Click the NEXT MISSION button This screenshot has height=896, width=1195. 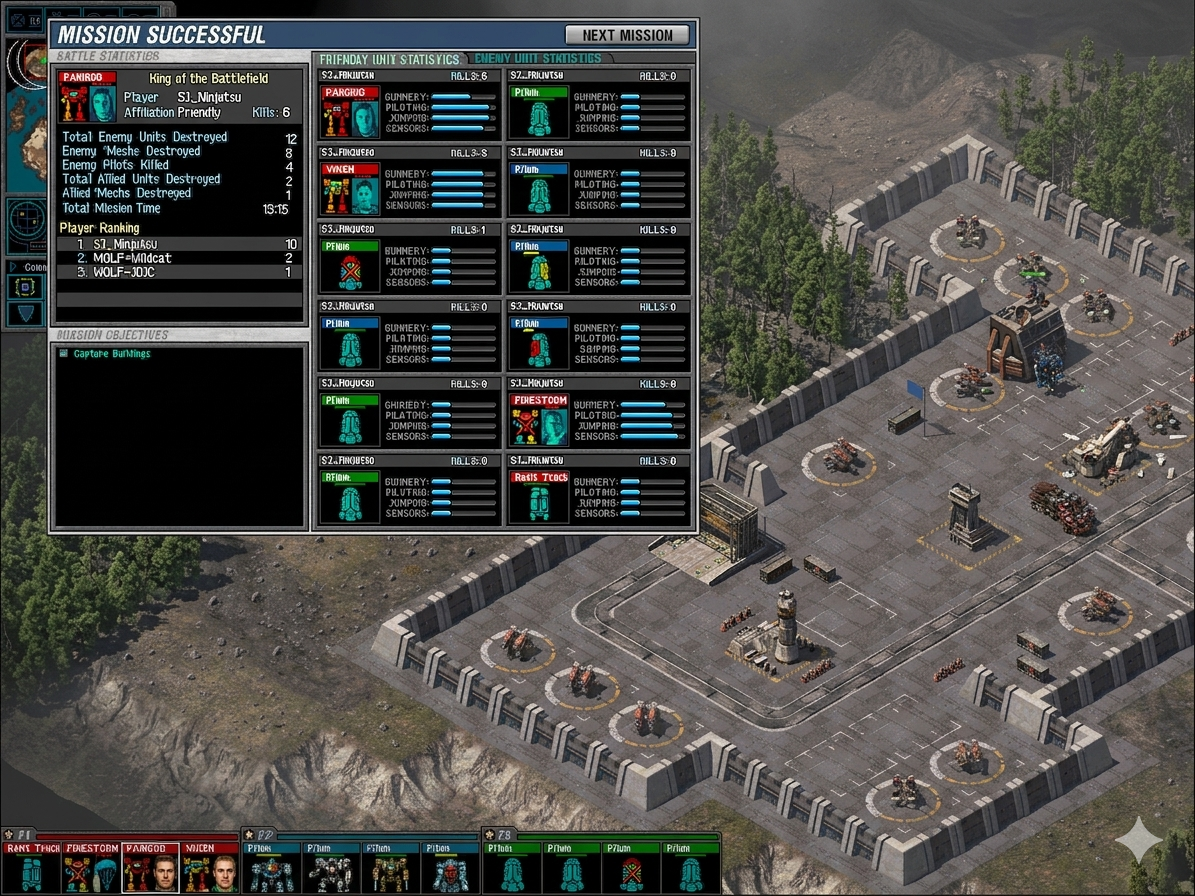627,35
